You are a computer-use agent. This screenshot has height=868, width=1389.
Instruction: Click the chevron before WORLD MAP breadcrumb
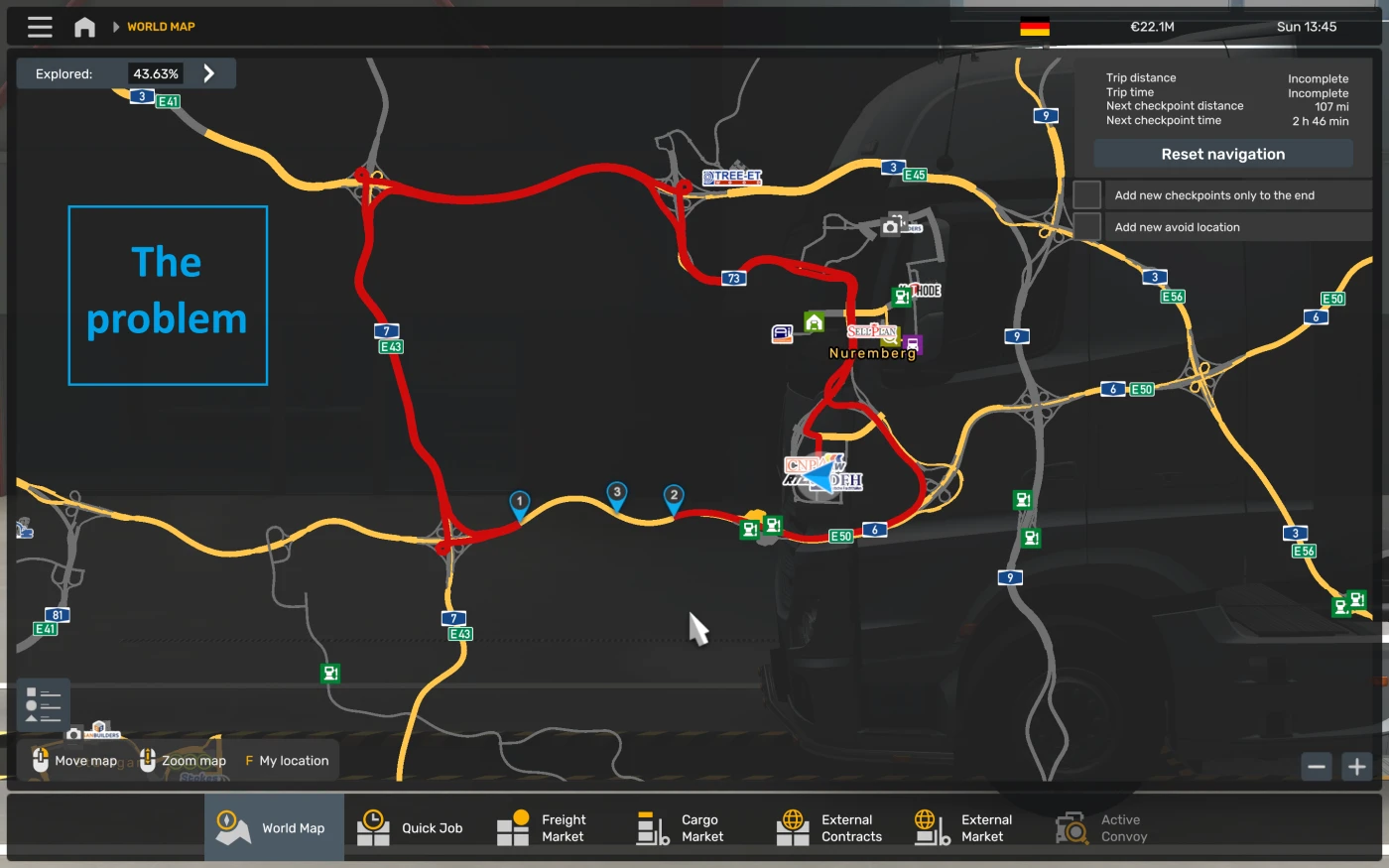point(118,27)
